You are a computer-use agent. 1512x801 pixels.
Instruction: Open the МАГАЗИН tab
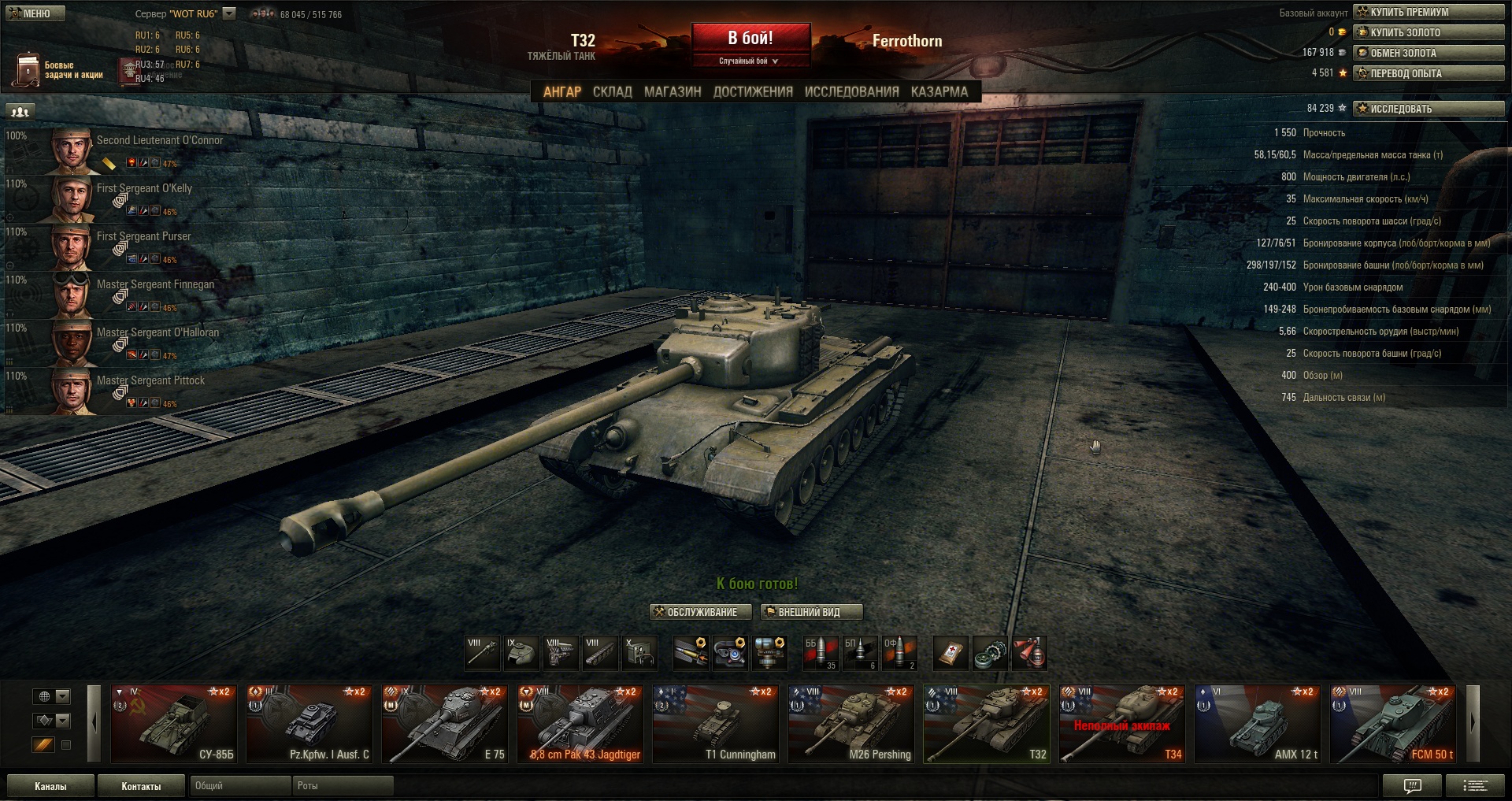[673, 92]
